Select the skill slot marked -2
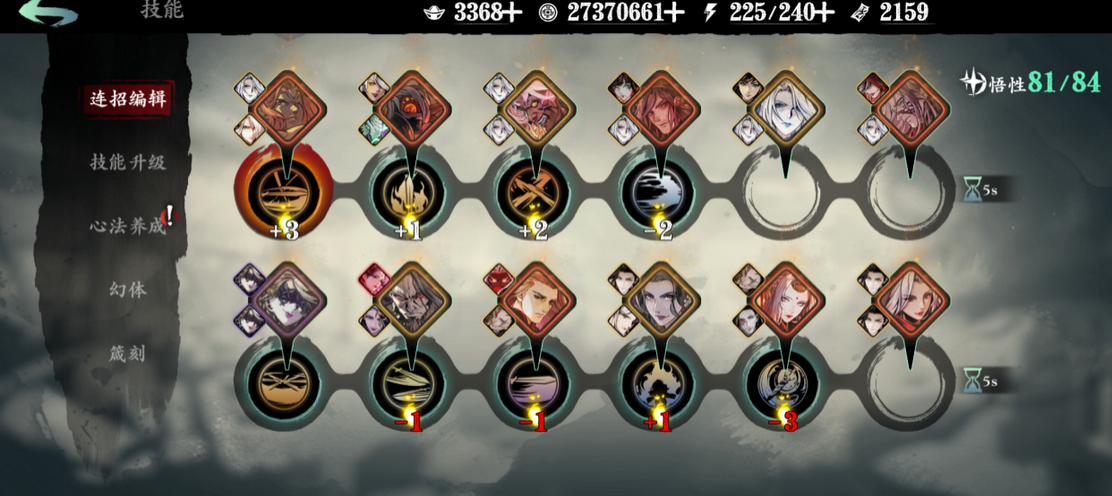1112x496 pixels. pyautogui.click(x=659, y=191)
